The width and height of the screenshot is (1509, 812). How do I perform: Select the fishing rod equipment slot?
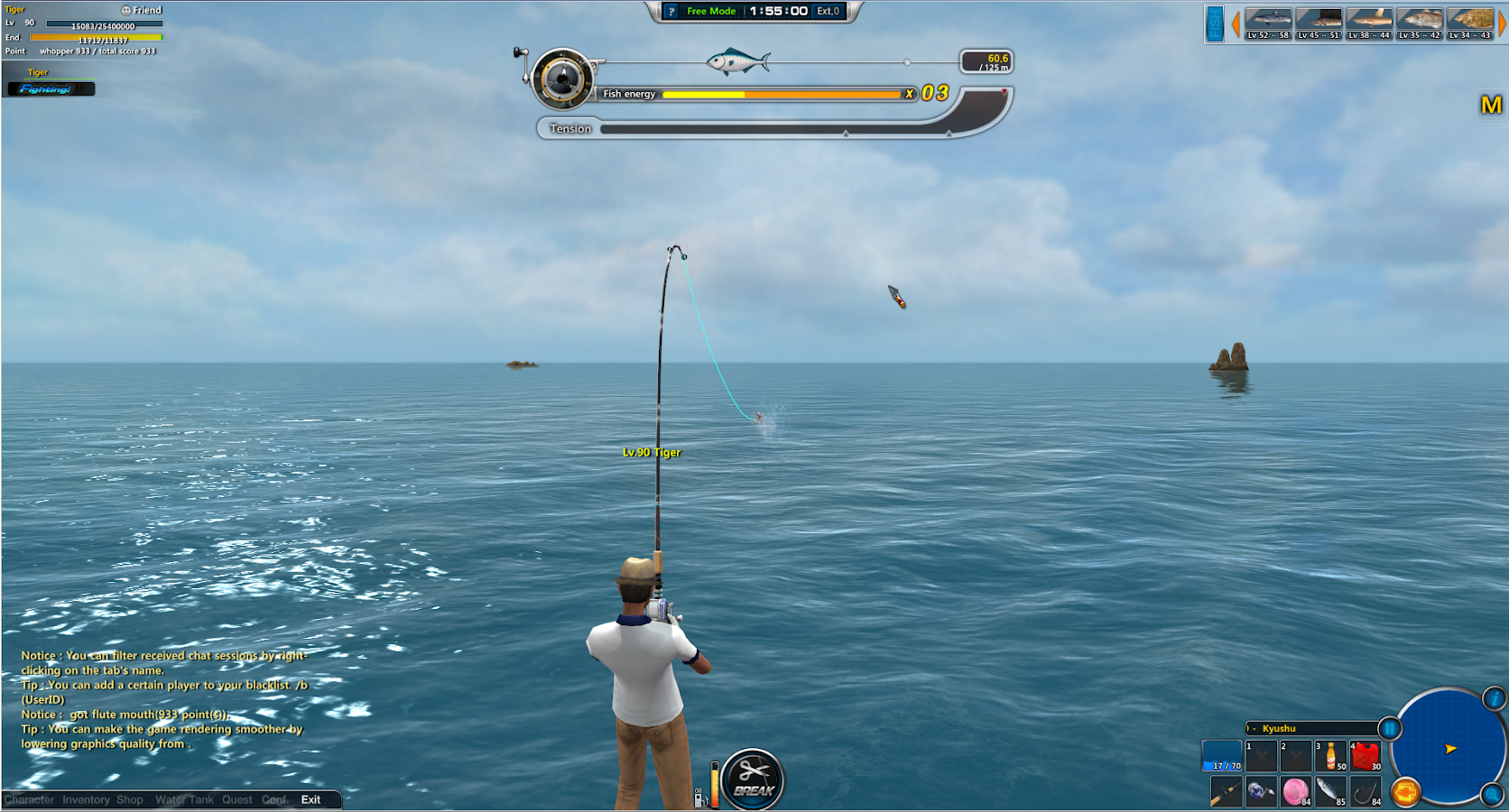1226,792
